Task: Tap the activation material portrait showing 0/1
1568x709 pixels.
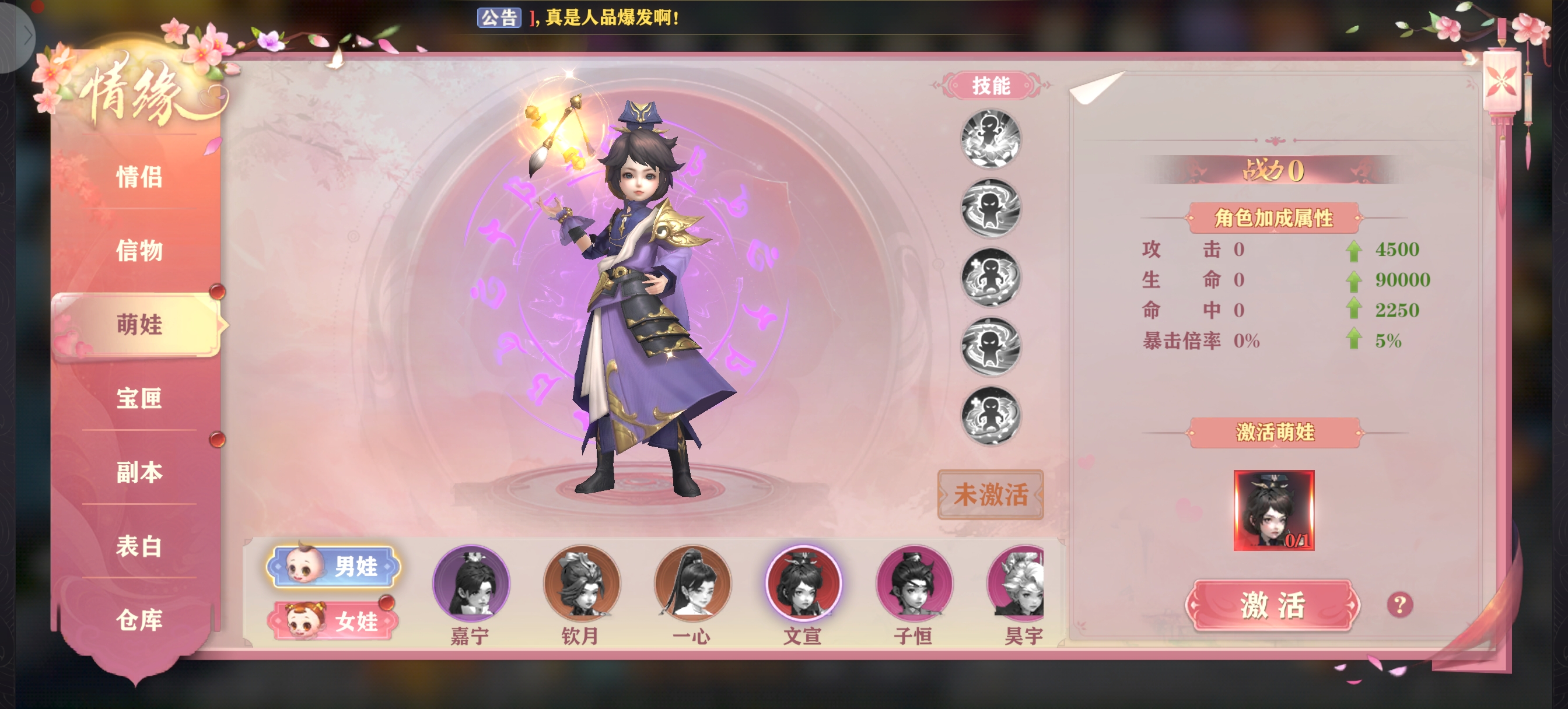Action: pyautogui.click(x=1273, y=510)
